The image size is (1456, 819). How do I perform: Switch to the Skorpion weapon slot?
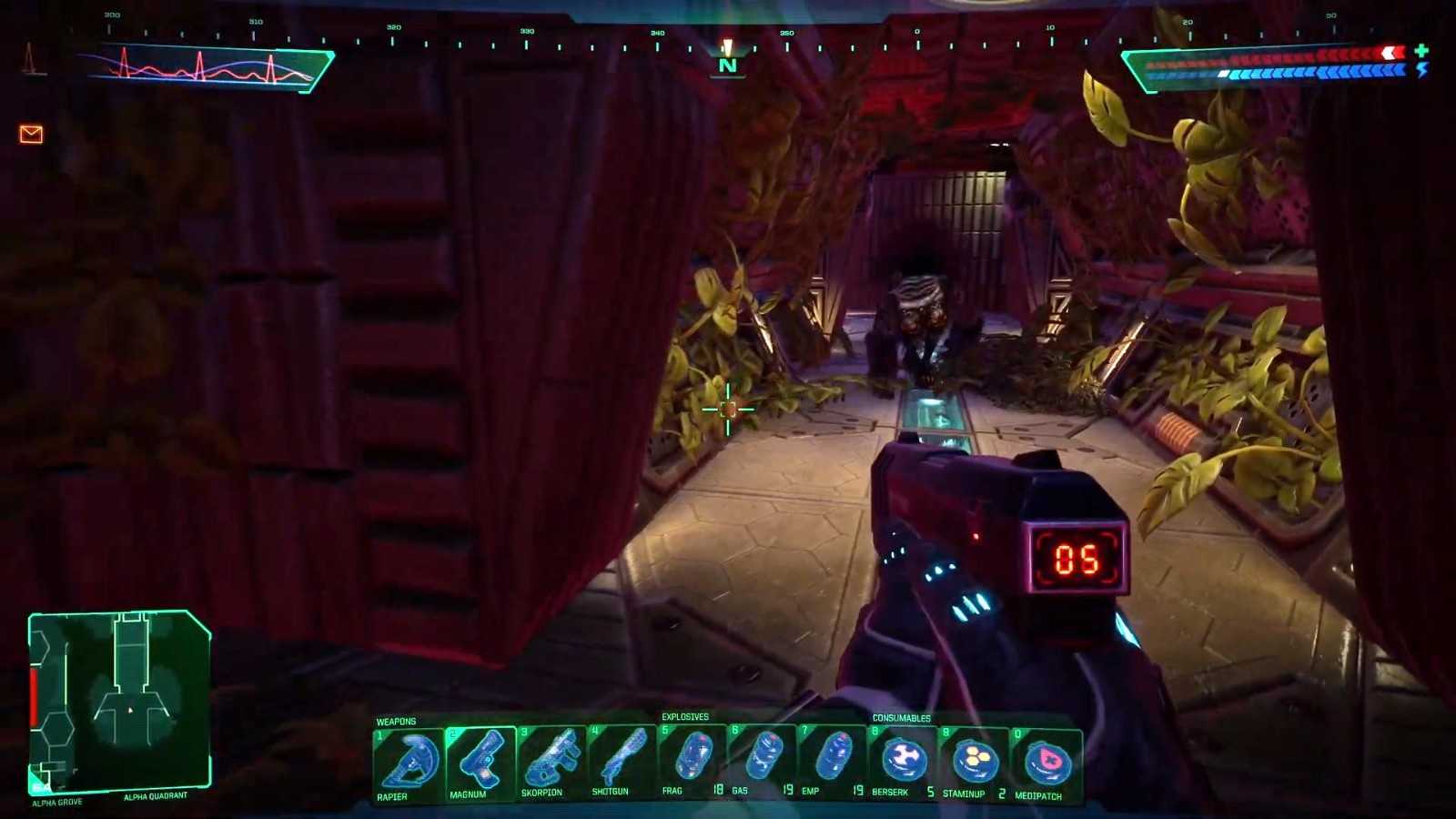click(551, 763)
